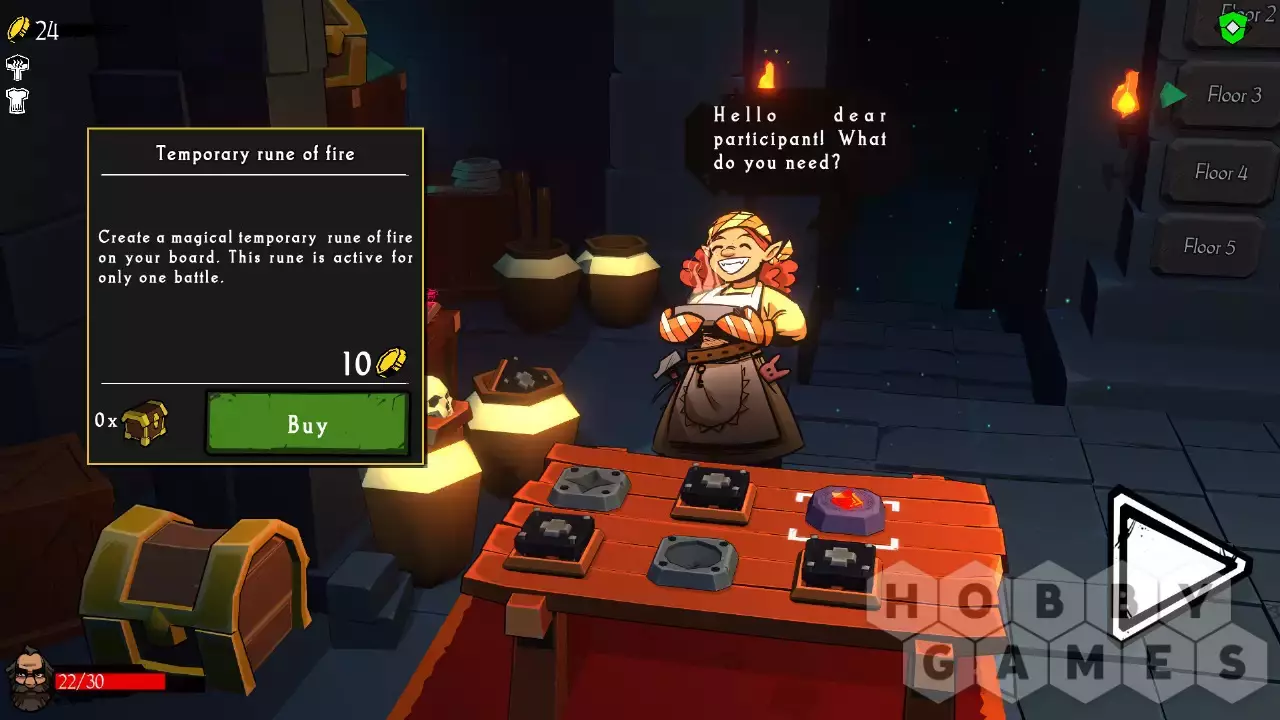The image size is (1280, 720).
Task: Choose the grey diamond-socket stone
Action: 590,487
